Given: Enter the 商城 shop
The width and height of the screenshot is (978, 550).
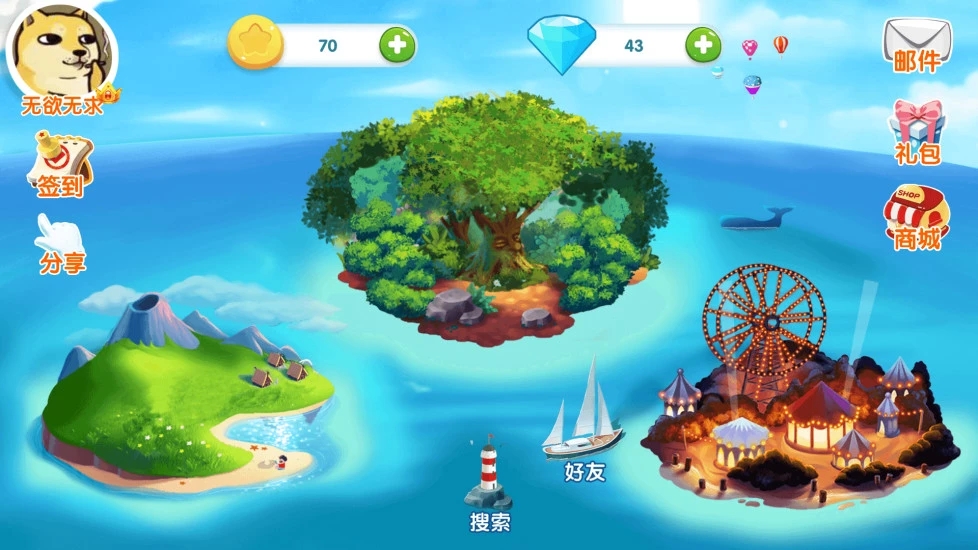Looking at the screenshot, I should tap(916, 217).
